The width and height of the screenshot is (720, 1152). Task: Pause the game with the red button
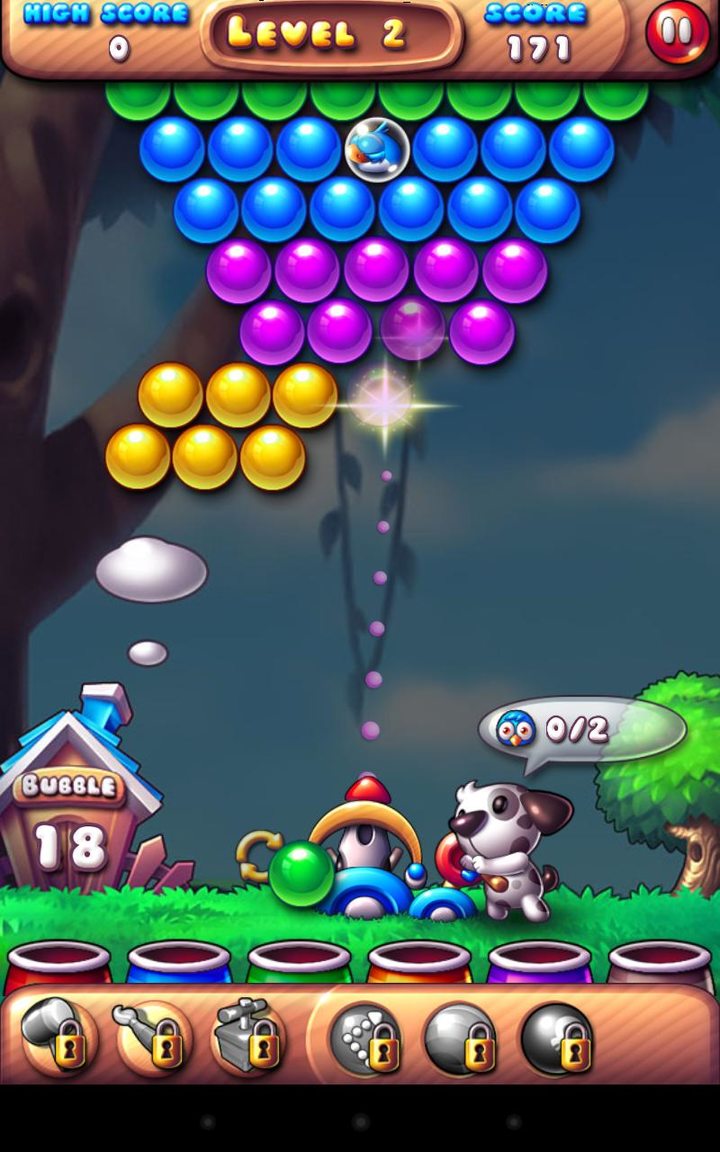tap(677, 32)
